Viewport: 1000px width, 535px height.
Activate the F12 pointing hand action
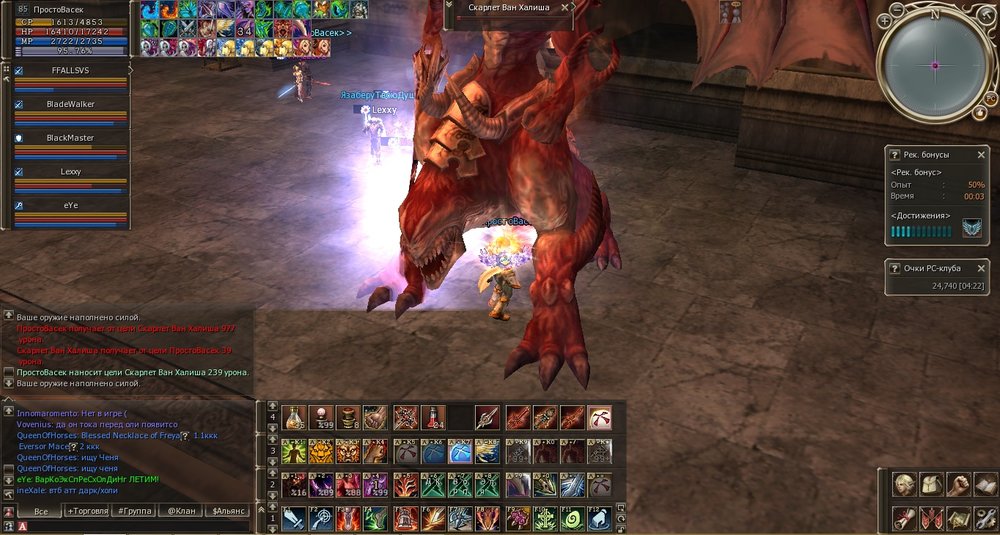(600, 519)
